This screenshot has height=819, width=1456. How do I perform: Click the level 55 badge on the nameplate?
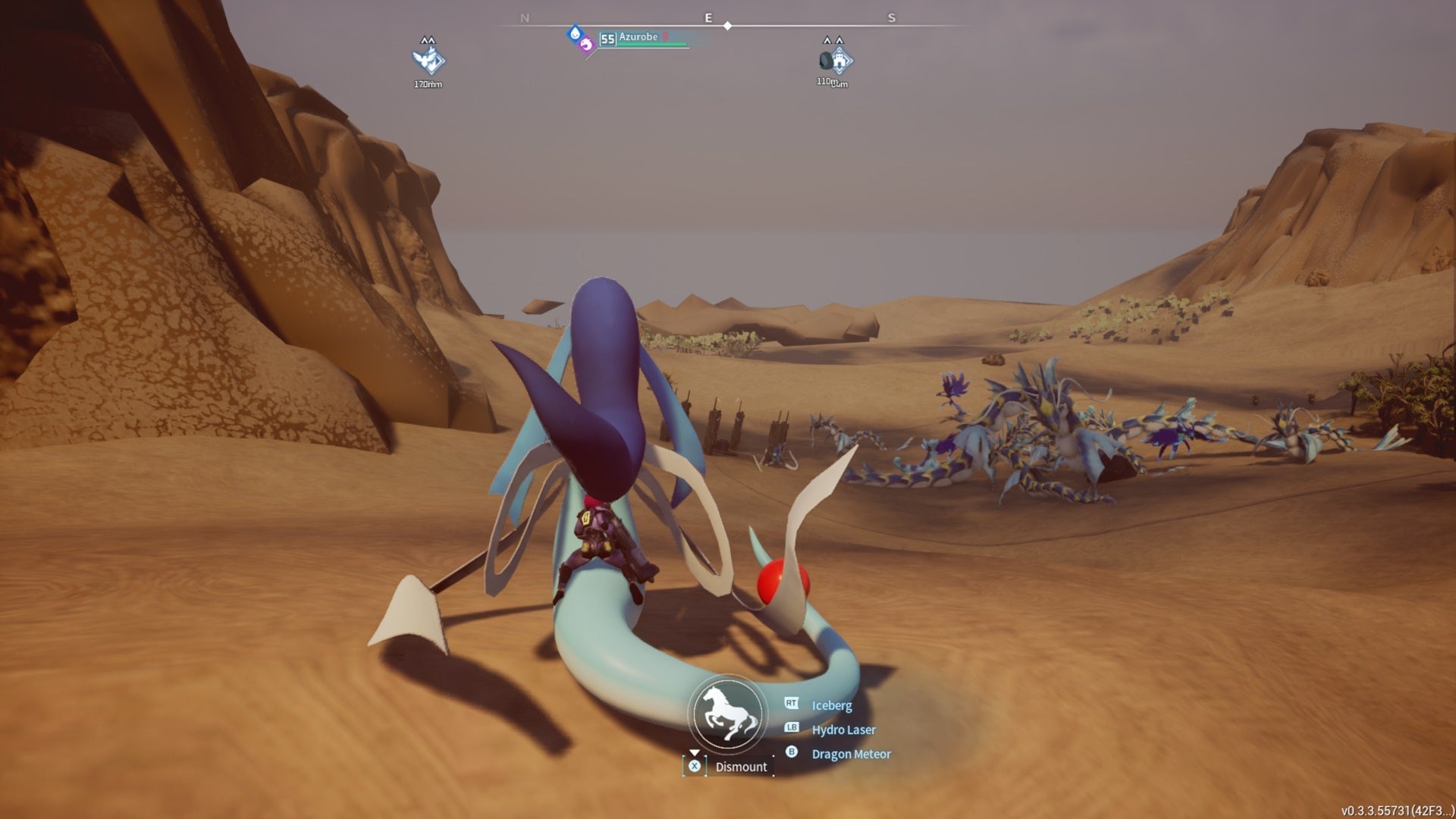click(x=608, y=39)
